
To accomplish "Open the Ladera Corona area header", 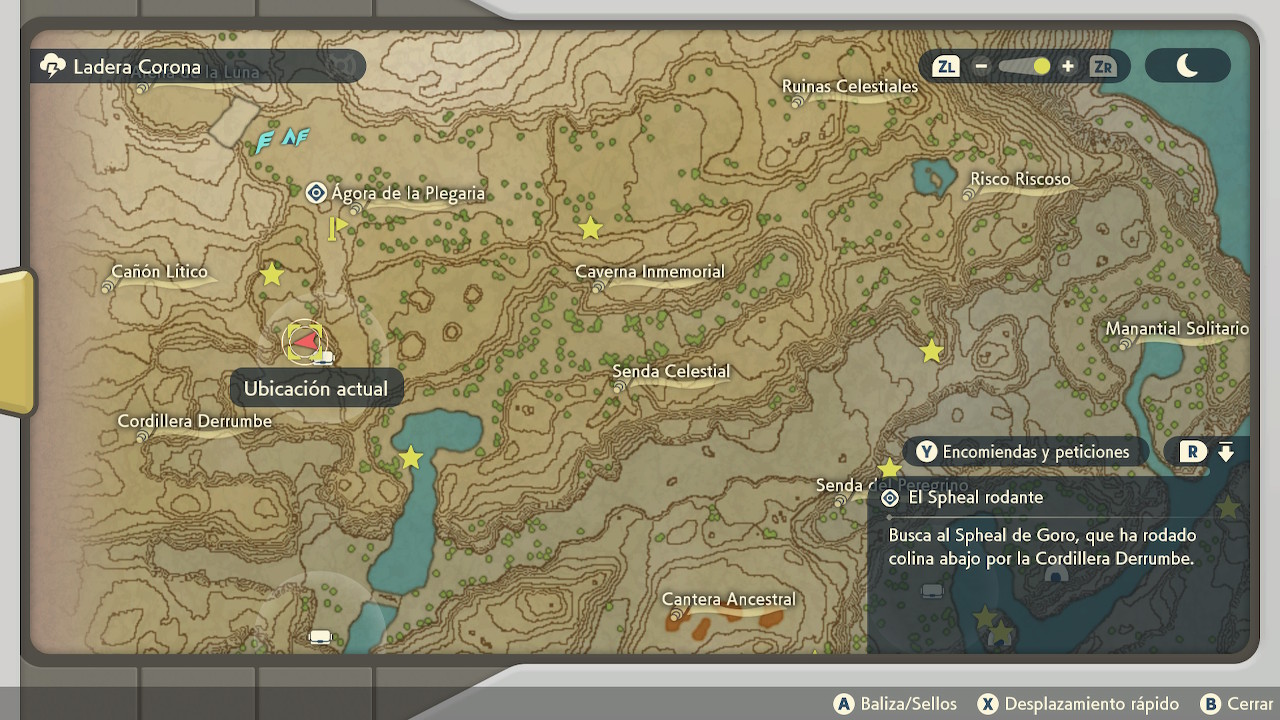I will point(135,67).
